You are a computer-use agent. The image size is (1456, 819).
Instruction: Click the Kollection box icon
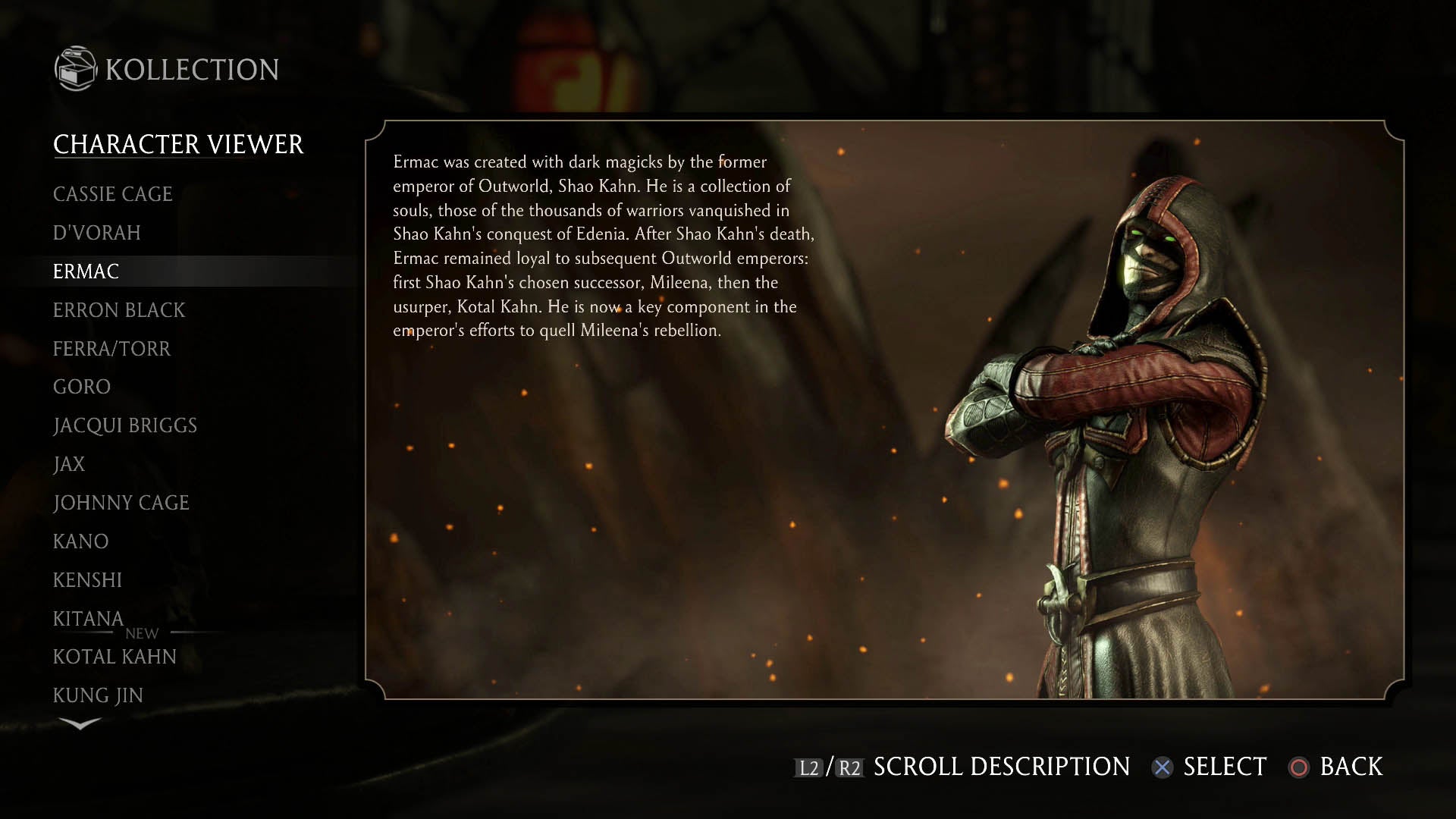(74, 68)
